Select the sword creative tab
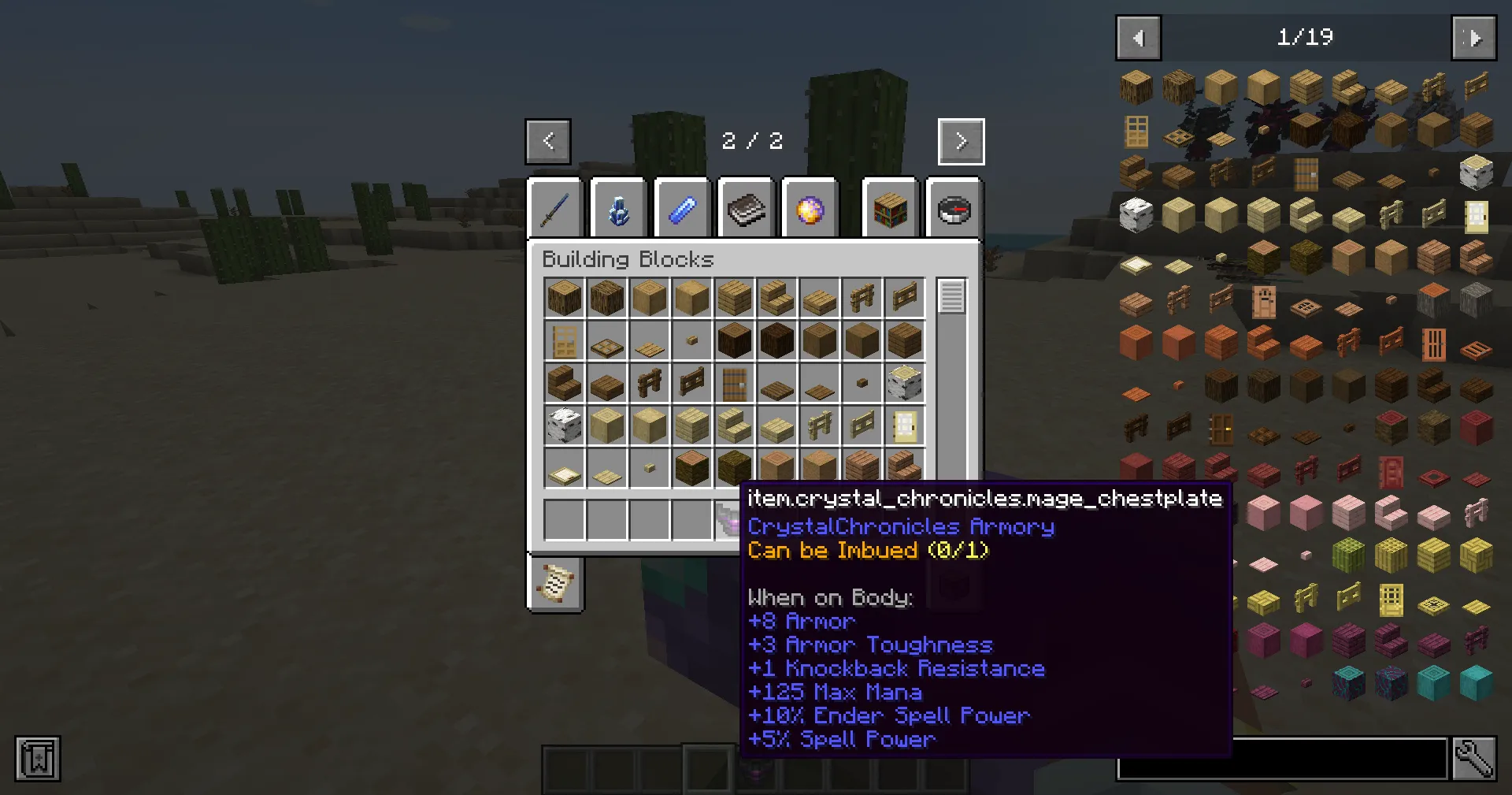 pos(555,207)
